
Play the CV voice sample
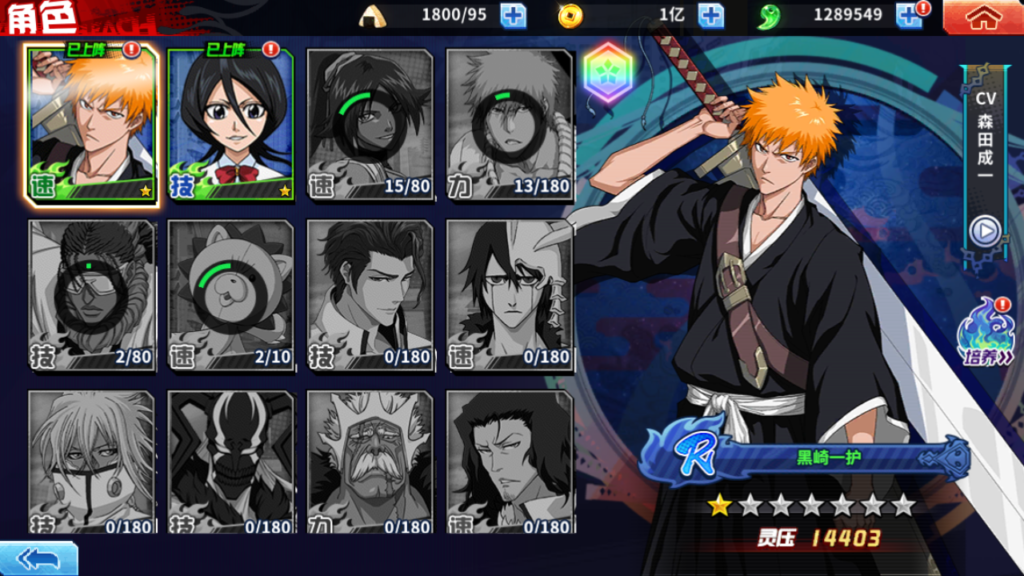click(985, 232)
